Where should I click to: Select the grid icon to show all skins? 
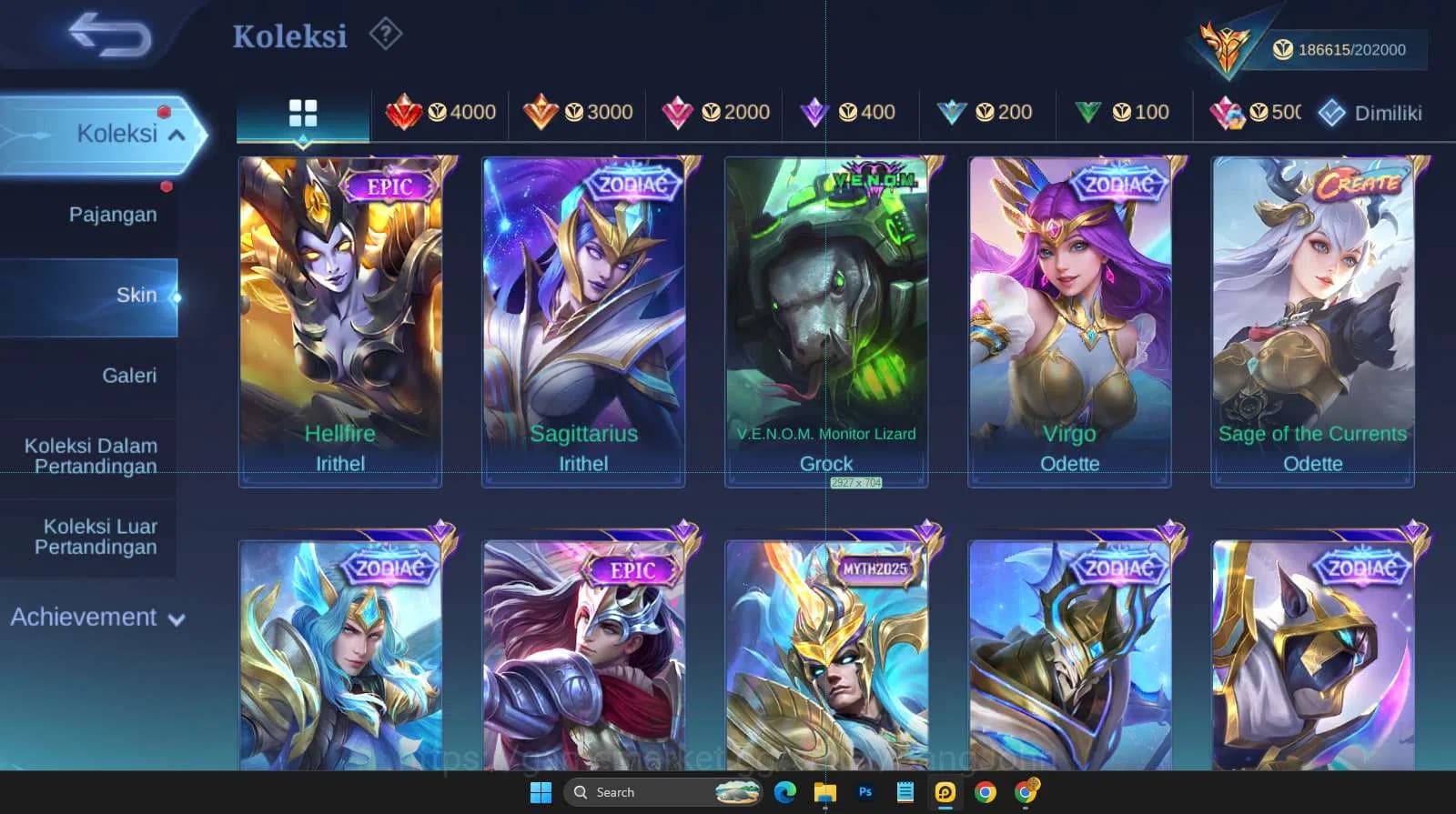(302, 112)
